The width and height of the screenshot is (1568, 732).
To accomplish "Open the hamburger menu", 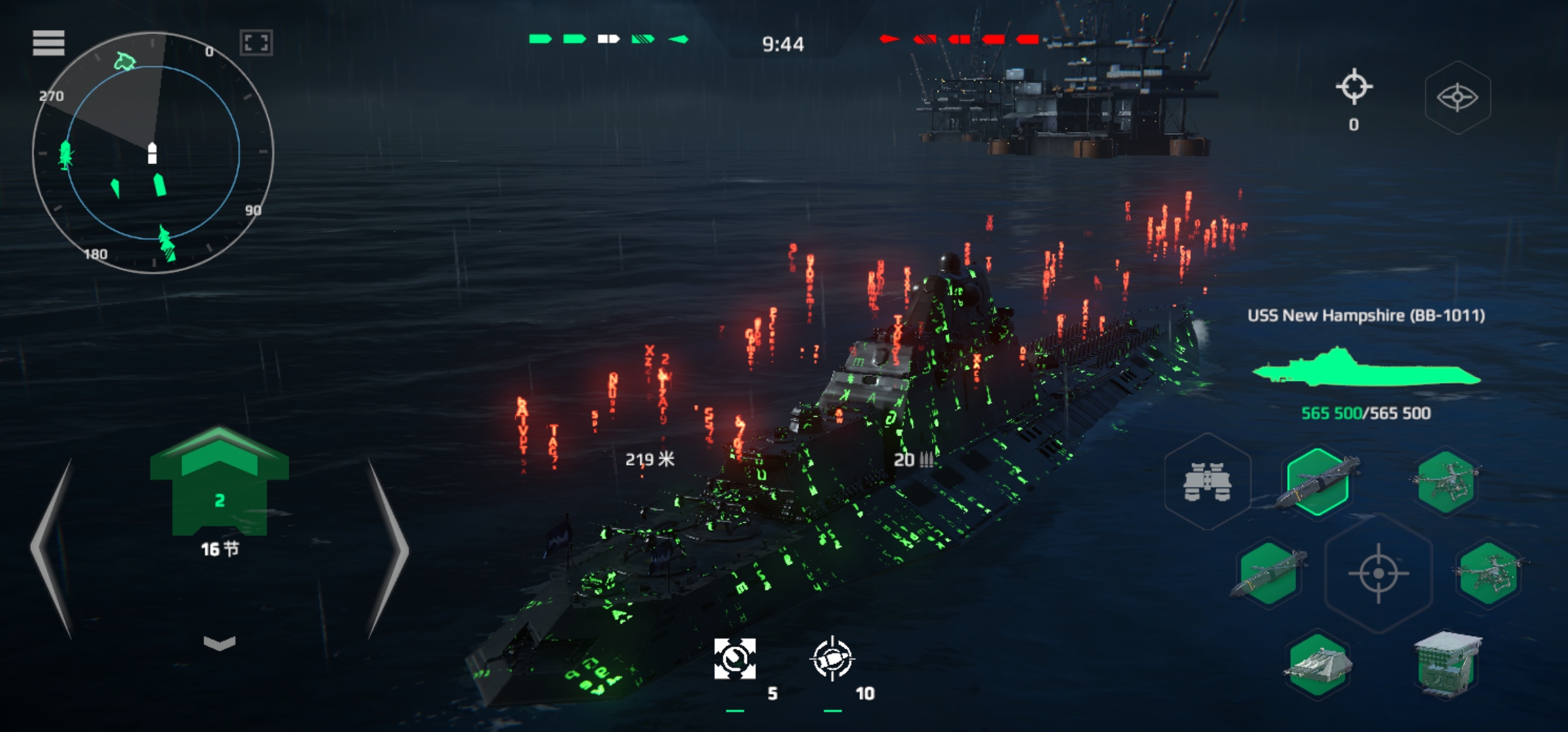I will coord(48,43).
